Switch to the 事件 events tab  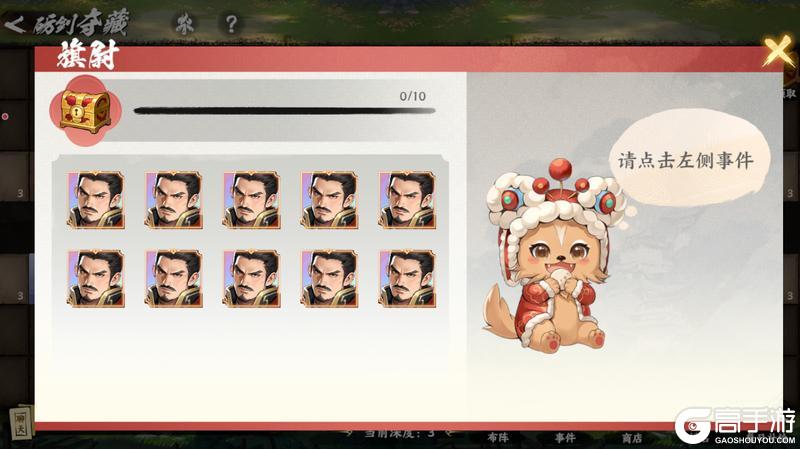pos(565,437)
